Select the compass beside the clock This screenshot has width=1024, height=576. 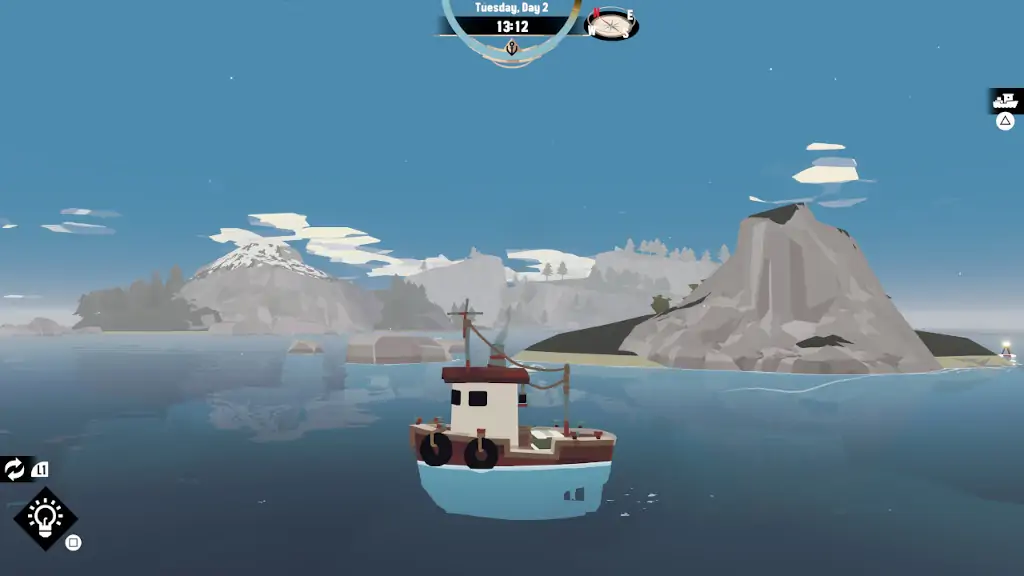tap(611, 23)
